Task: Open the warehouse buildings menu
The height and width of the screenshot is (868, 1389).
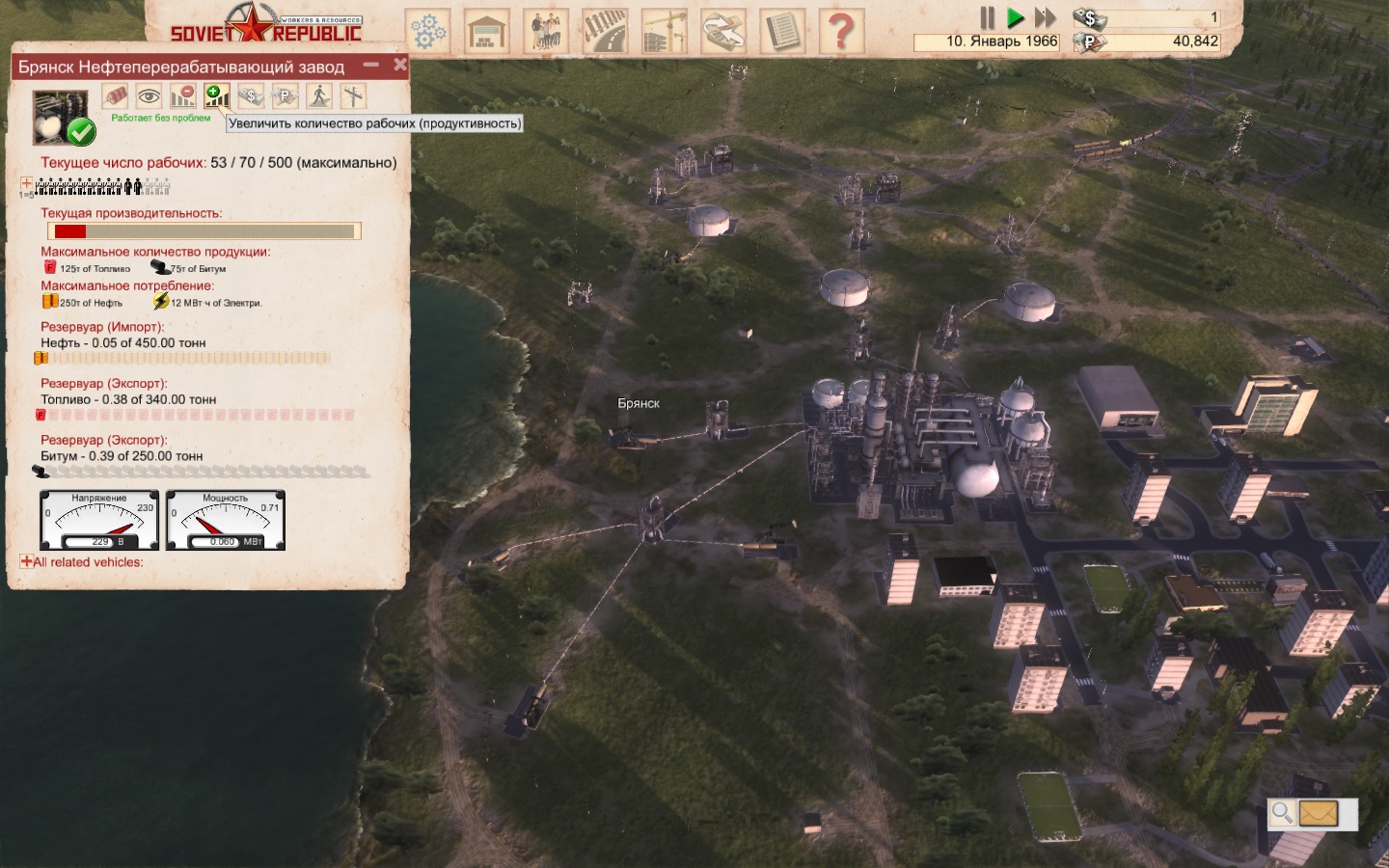Action: point(487,32)
